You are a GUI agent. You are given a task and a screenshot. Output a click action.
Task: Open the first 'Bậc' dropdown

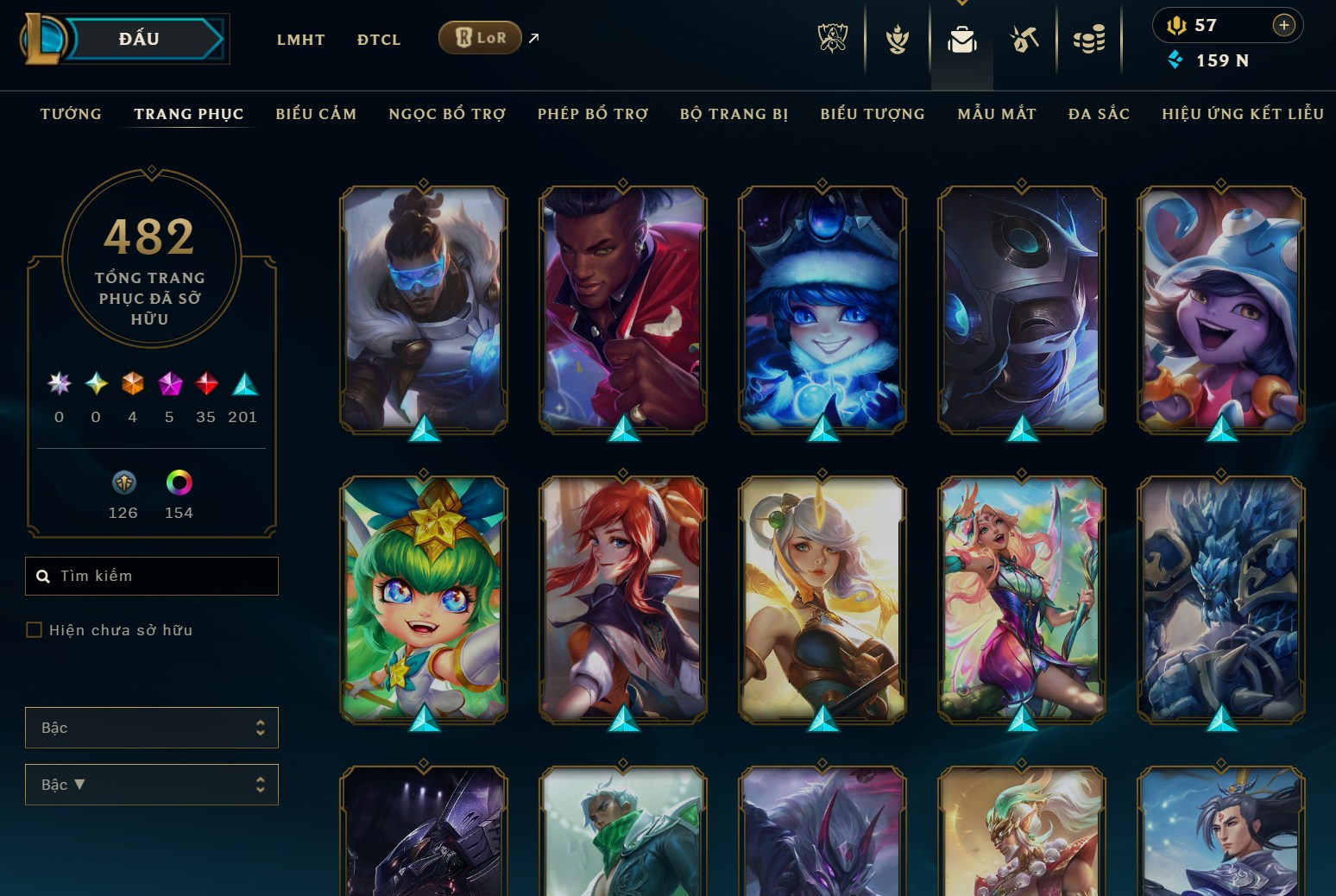click(x=152, y=728)
